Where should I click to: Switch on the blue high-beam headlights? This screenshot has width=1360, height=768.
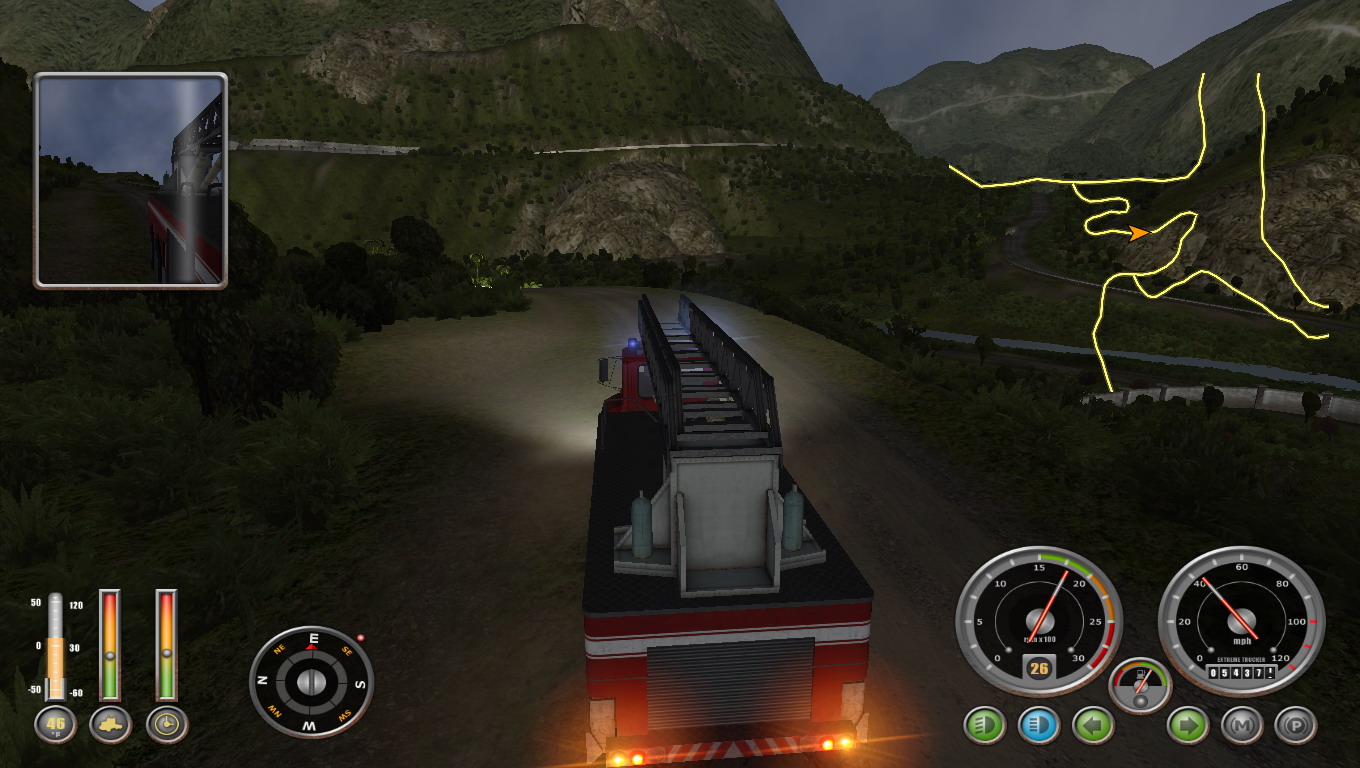click(x=1038, y=725)
